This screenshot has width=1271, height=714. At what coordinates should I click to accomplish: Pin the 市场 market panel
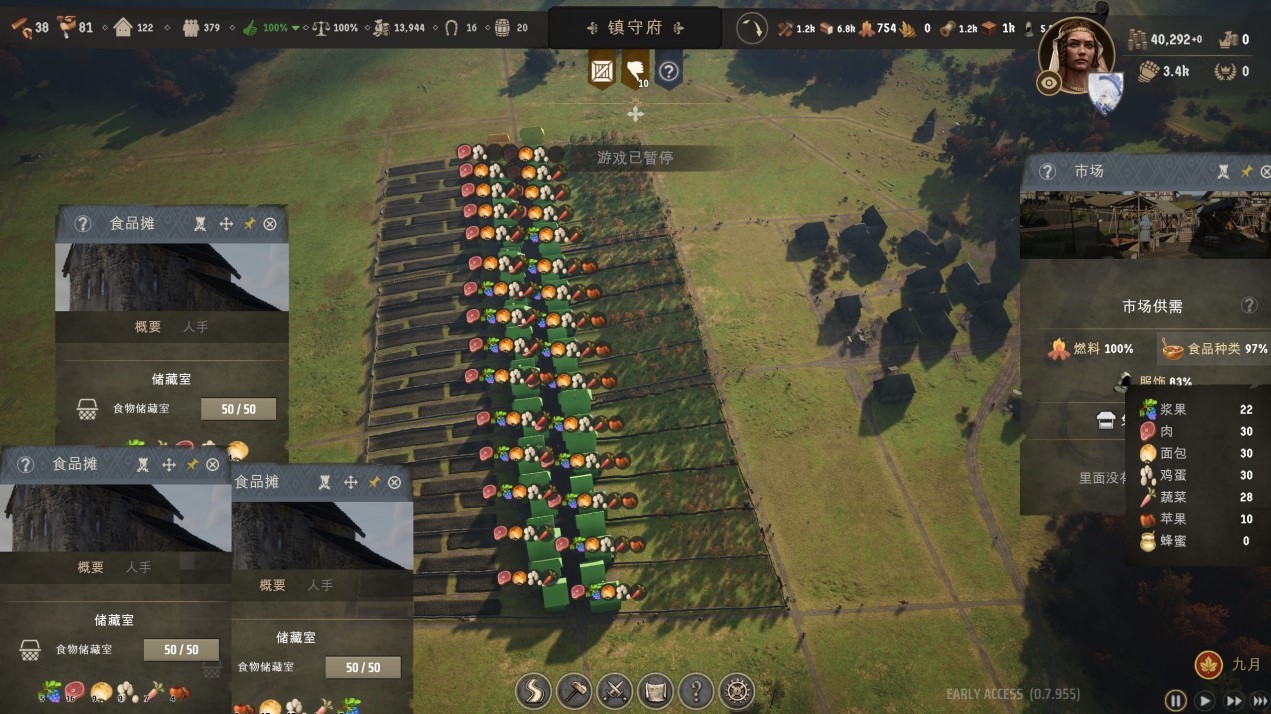1247,172
